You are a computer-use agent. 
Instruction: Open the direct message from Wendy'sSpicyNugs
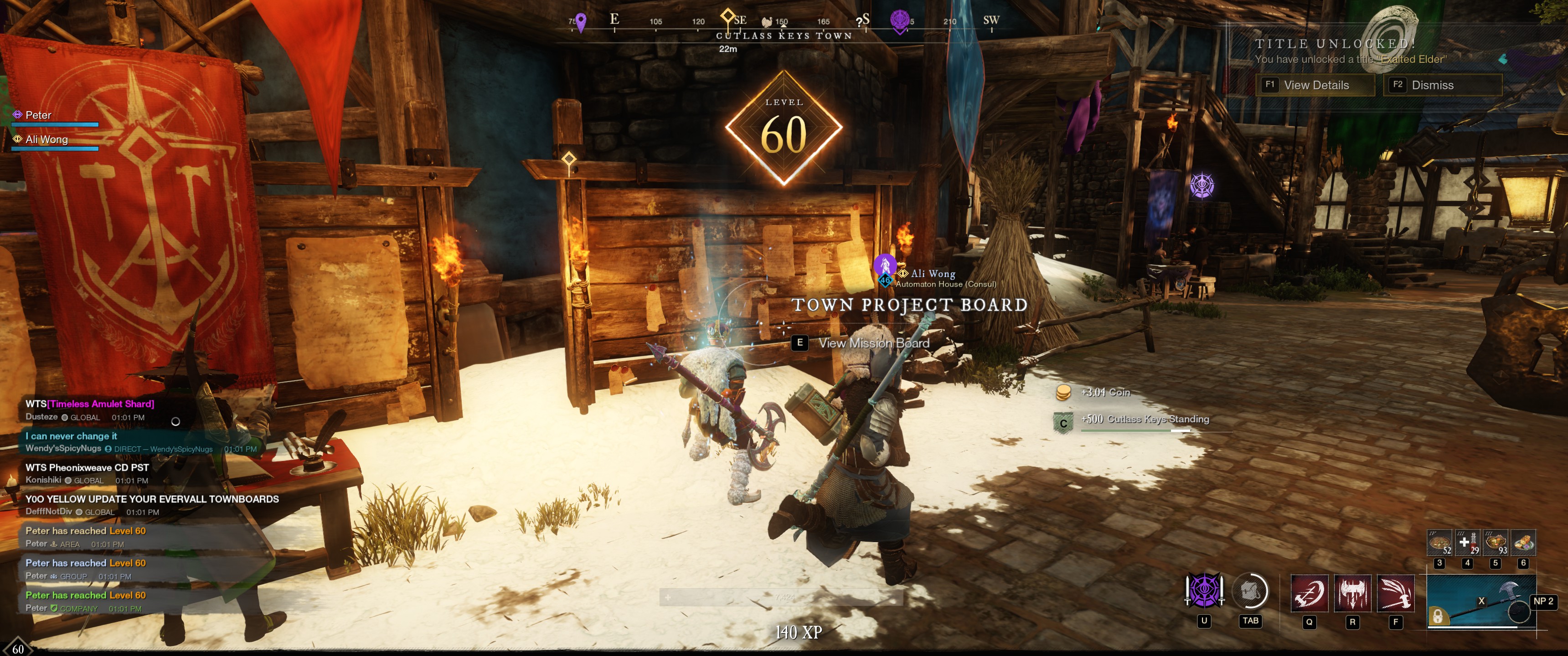pyautogui.click(x=71, y=436)
